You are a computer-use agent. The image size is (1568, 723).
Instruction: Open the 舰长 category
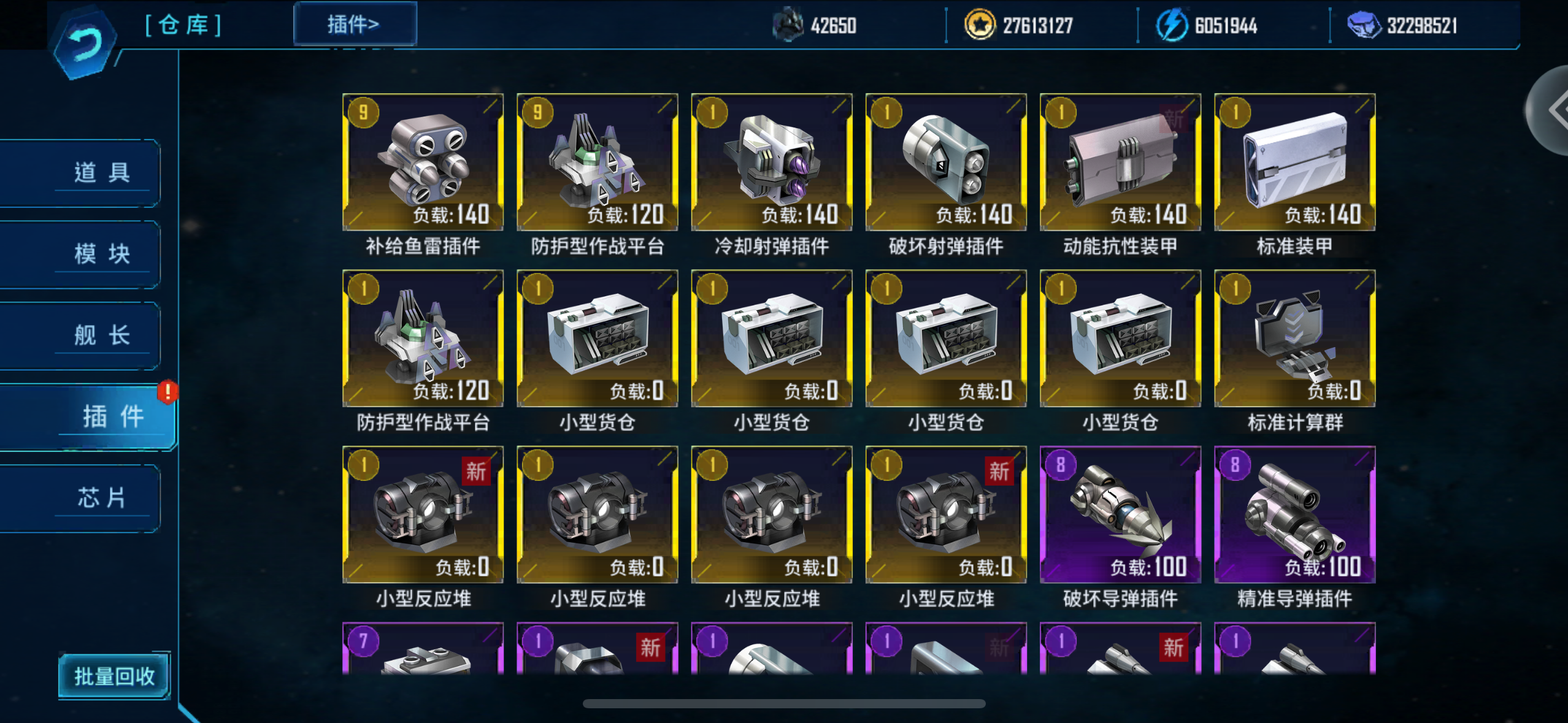click(103, 335)
